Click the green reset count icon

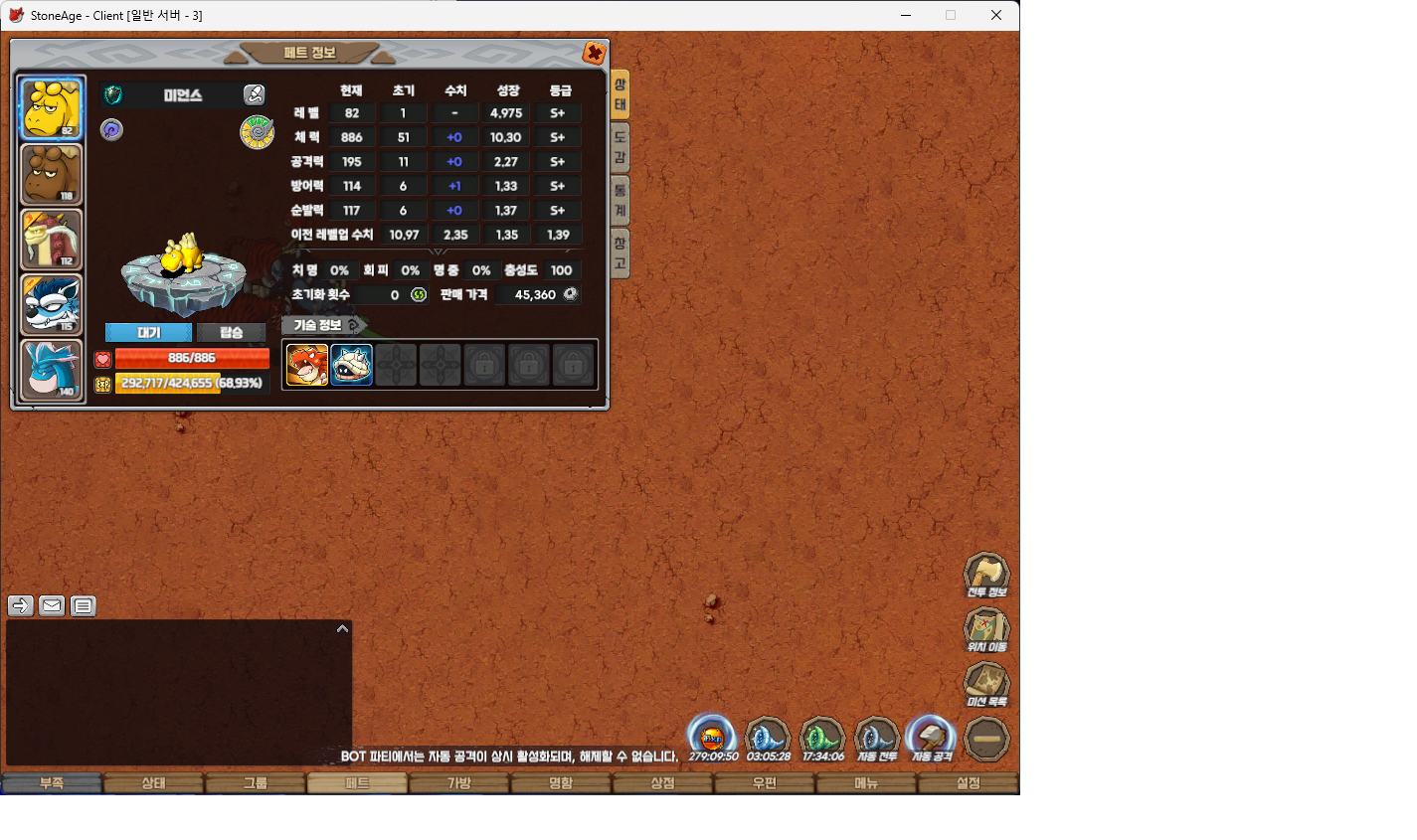click(x=419, y=295)
